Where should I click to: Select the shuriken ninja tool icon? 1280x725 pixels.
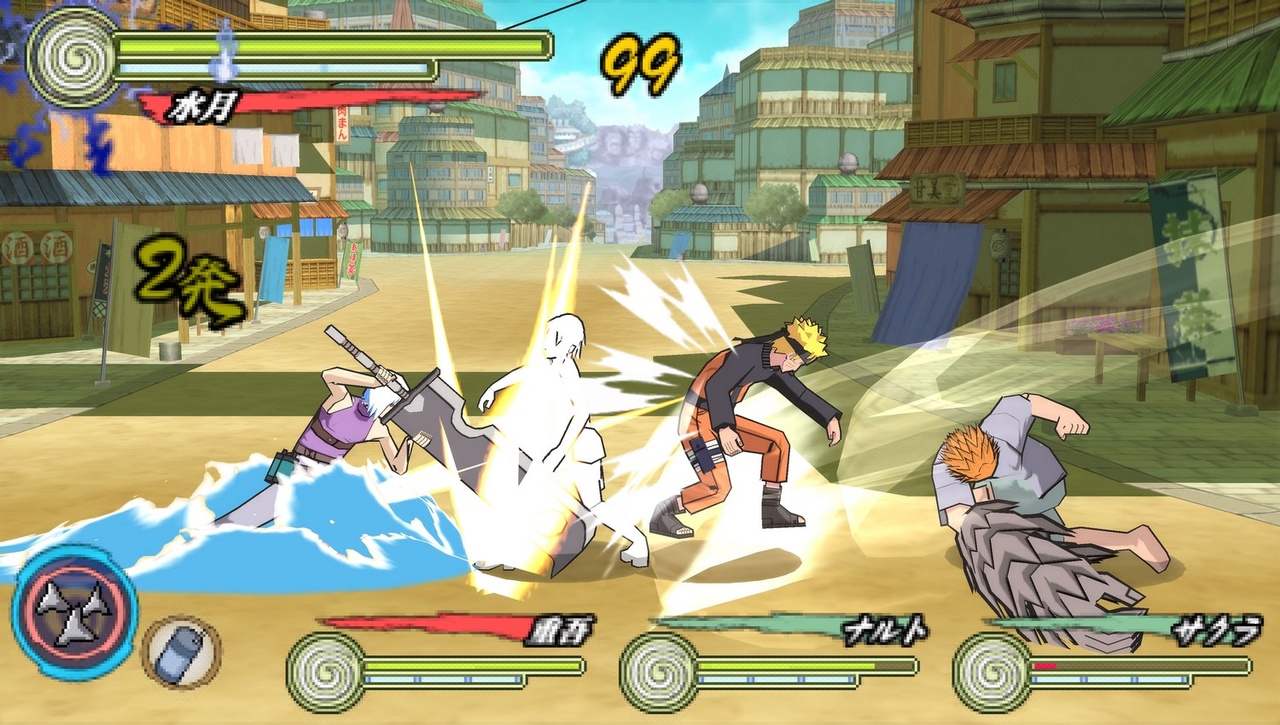click(75, 612)
